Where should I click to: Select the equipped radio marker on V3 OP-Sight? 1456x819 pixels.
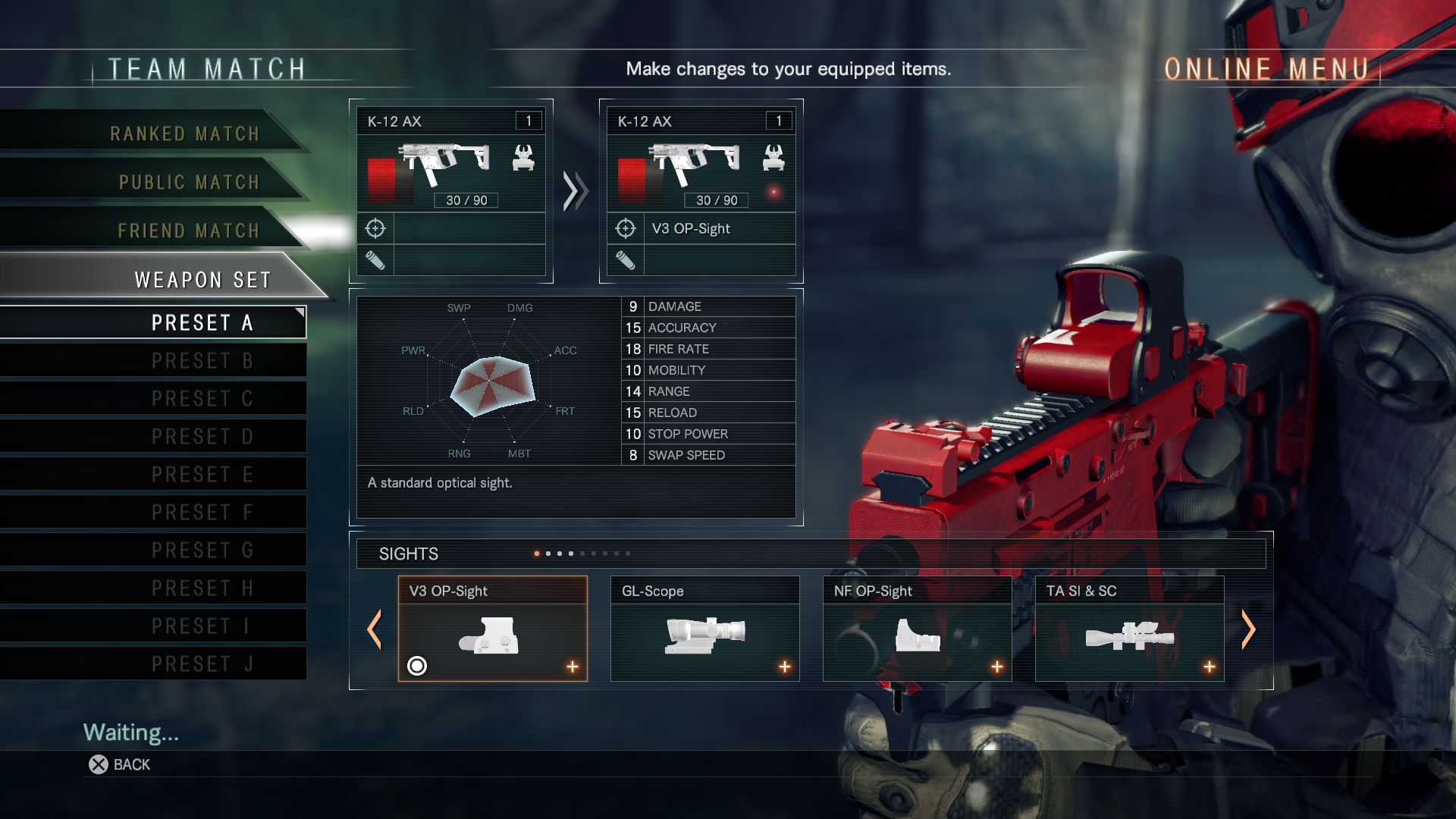(x=419, y=667)
